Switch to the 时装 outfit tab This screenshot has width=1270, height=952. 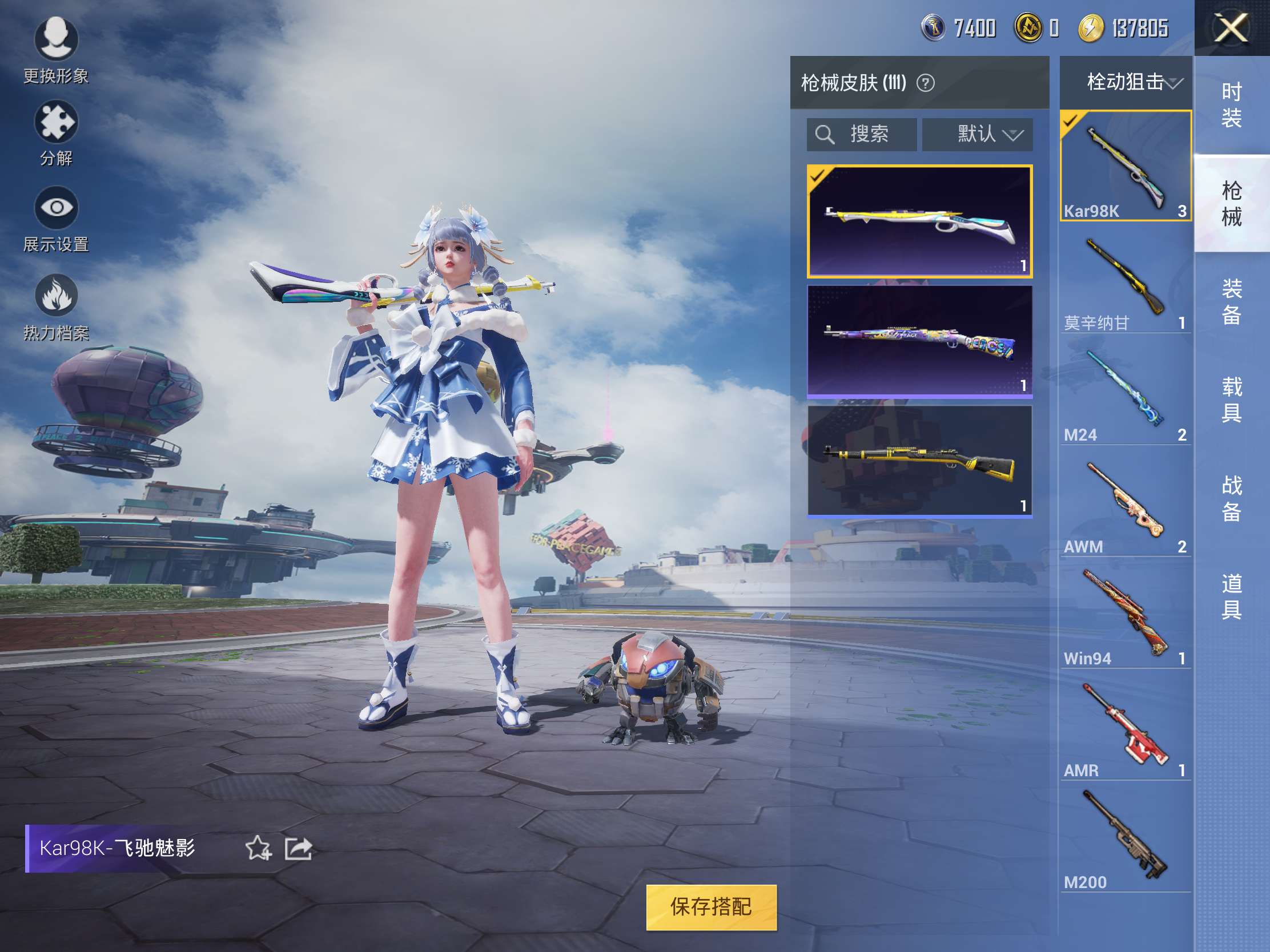pos(1231,105)
